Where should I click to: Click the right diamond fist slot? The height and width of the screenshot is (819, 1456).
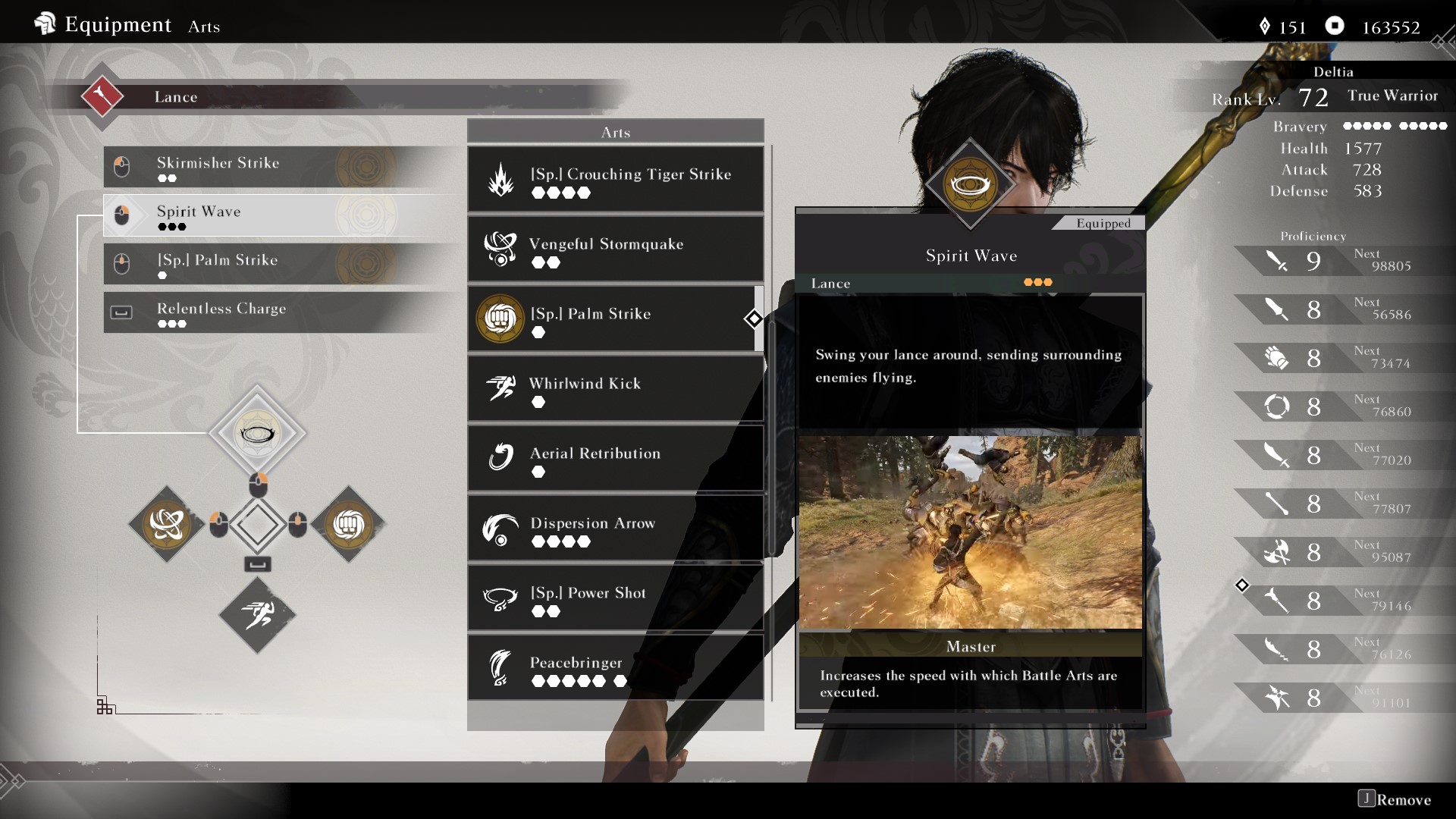click(x=348, y=524)
